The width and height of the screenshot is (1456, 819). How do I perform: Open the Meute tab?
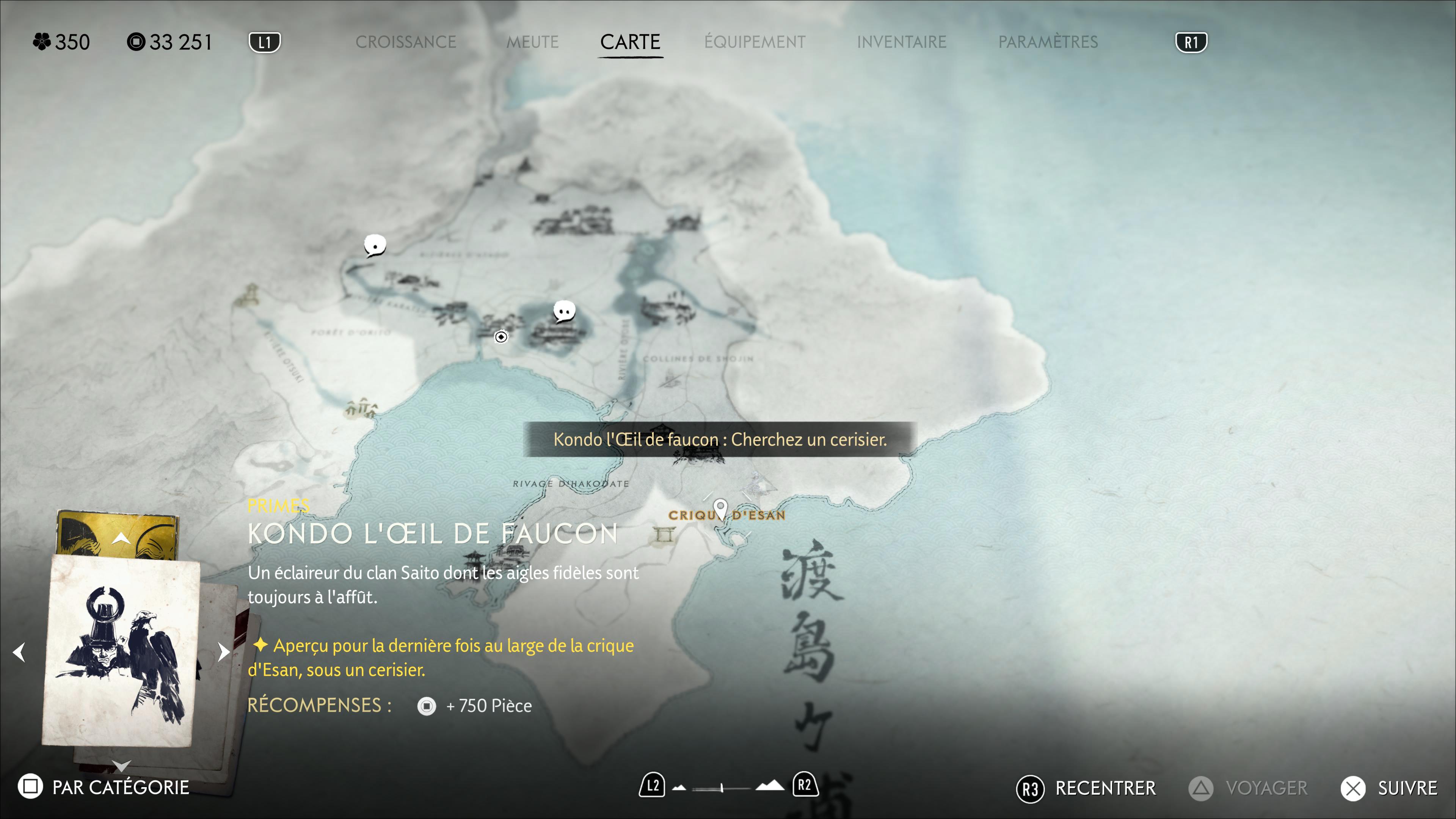pyautogui.click(x=532, y=42)
